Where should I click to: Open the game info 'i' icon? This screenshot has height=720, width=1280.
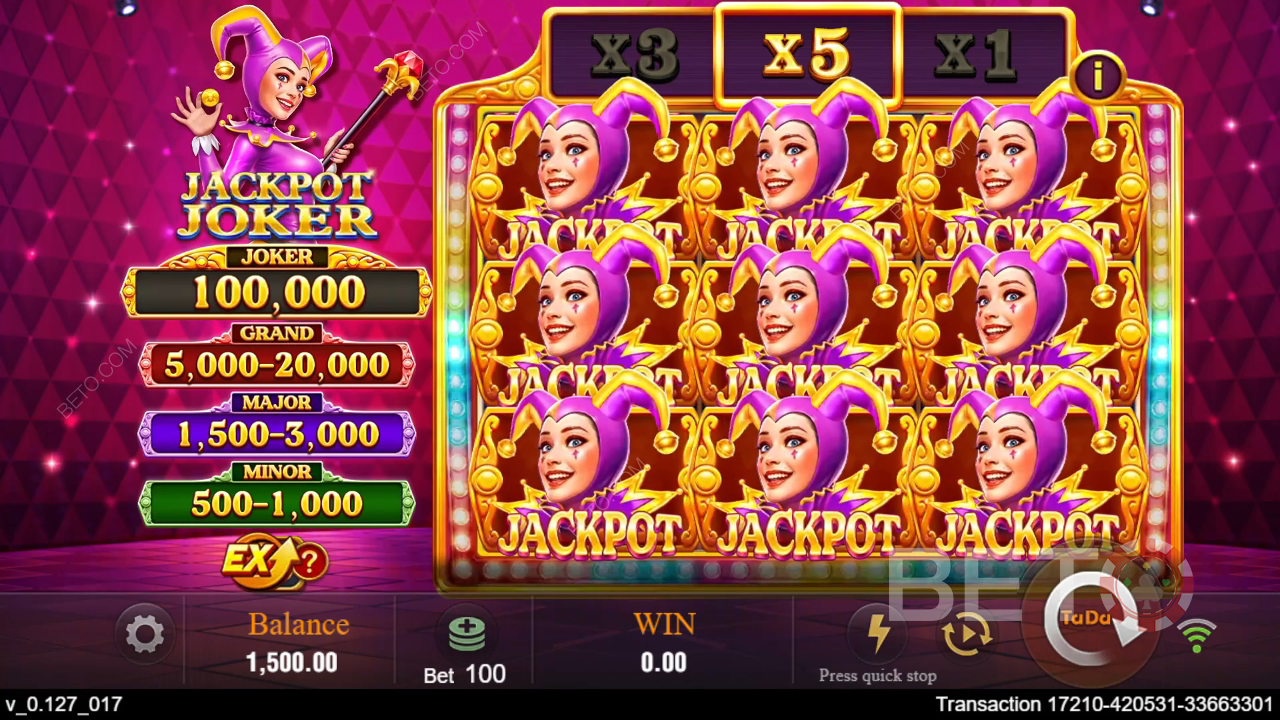tap(1098, 75)
